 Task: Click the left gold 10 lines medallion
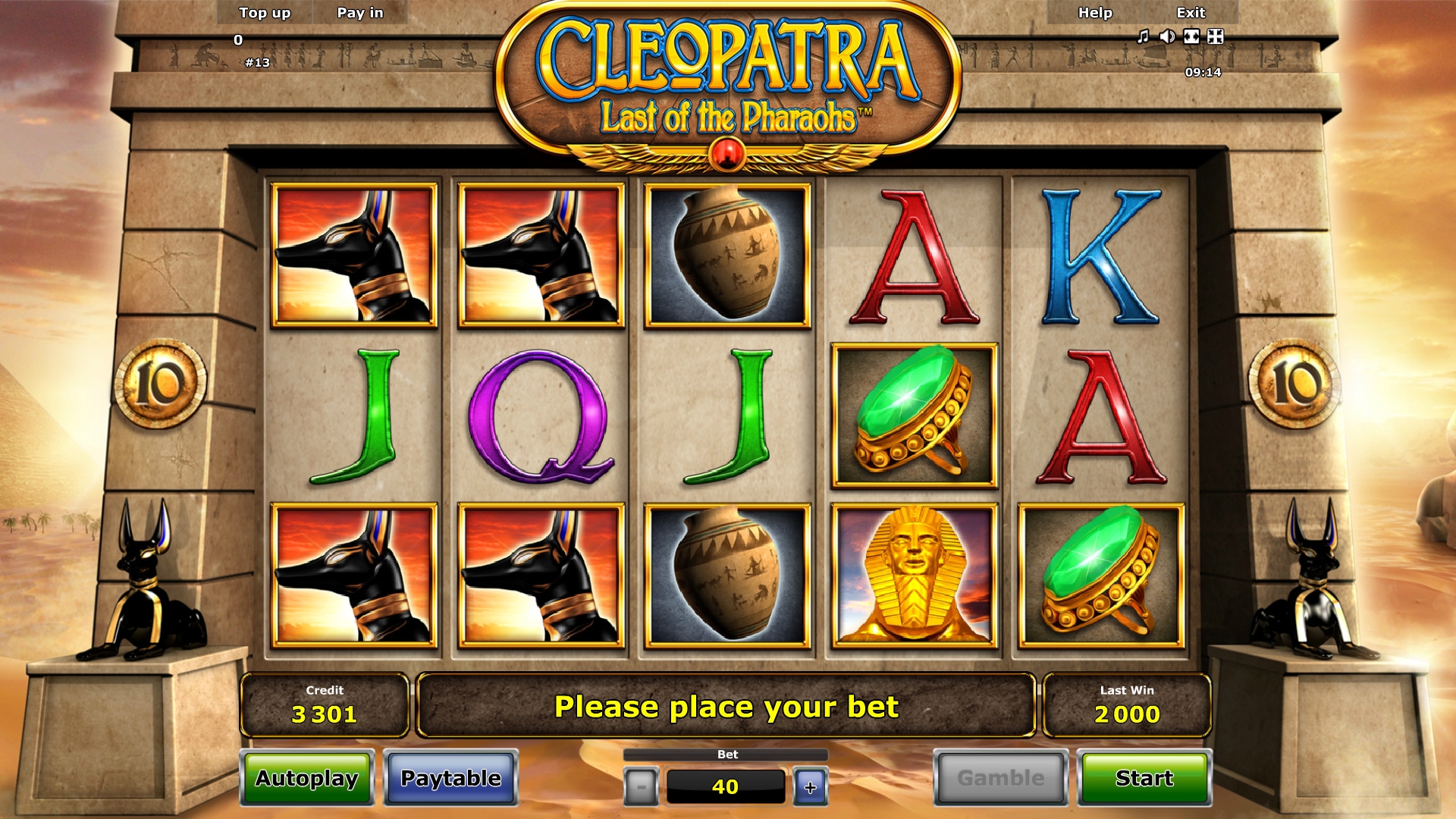[x=160, y=384]
